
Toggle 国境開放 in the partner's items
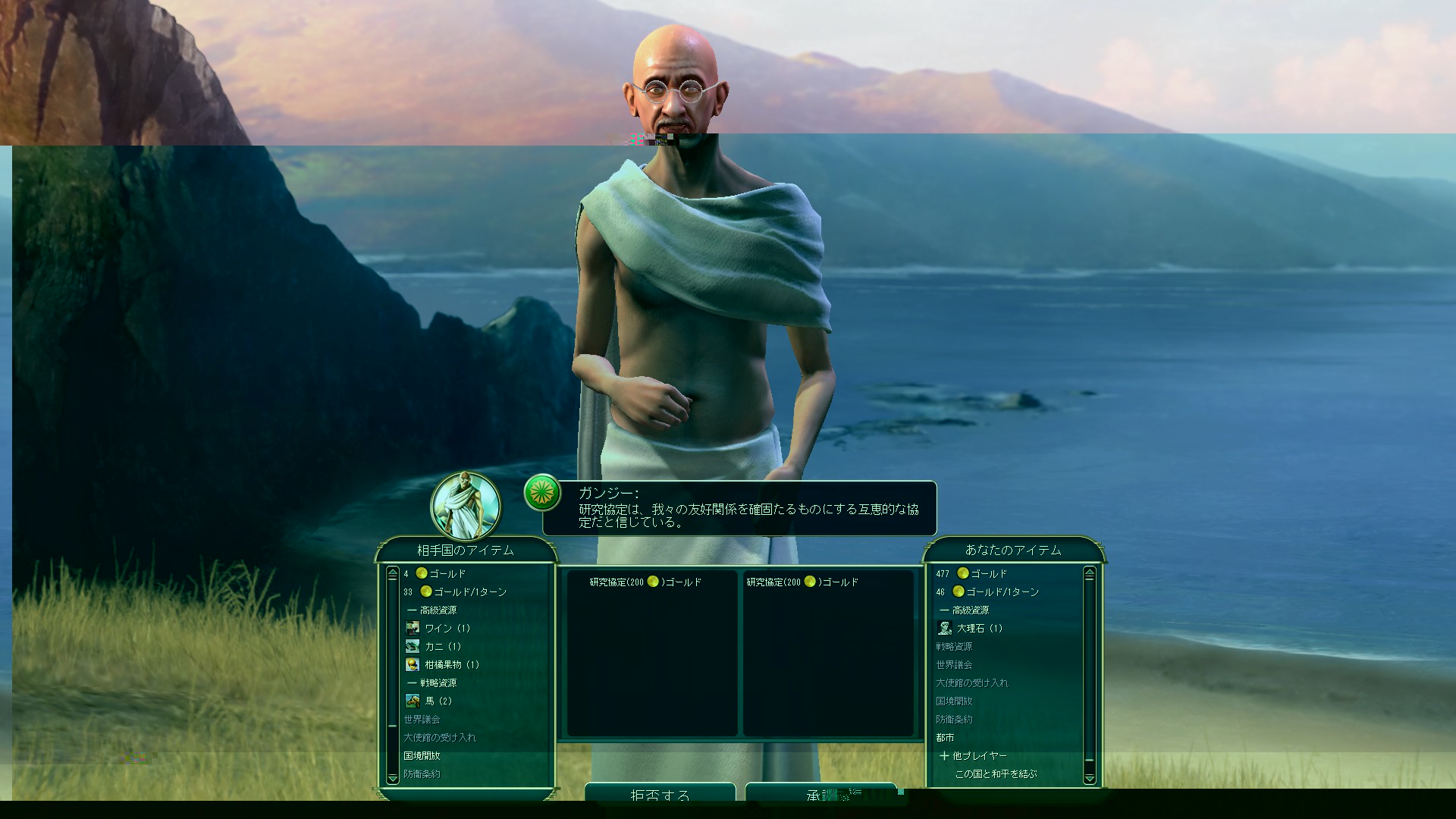click(421, 755)
